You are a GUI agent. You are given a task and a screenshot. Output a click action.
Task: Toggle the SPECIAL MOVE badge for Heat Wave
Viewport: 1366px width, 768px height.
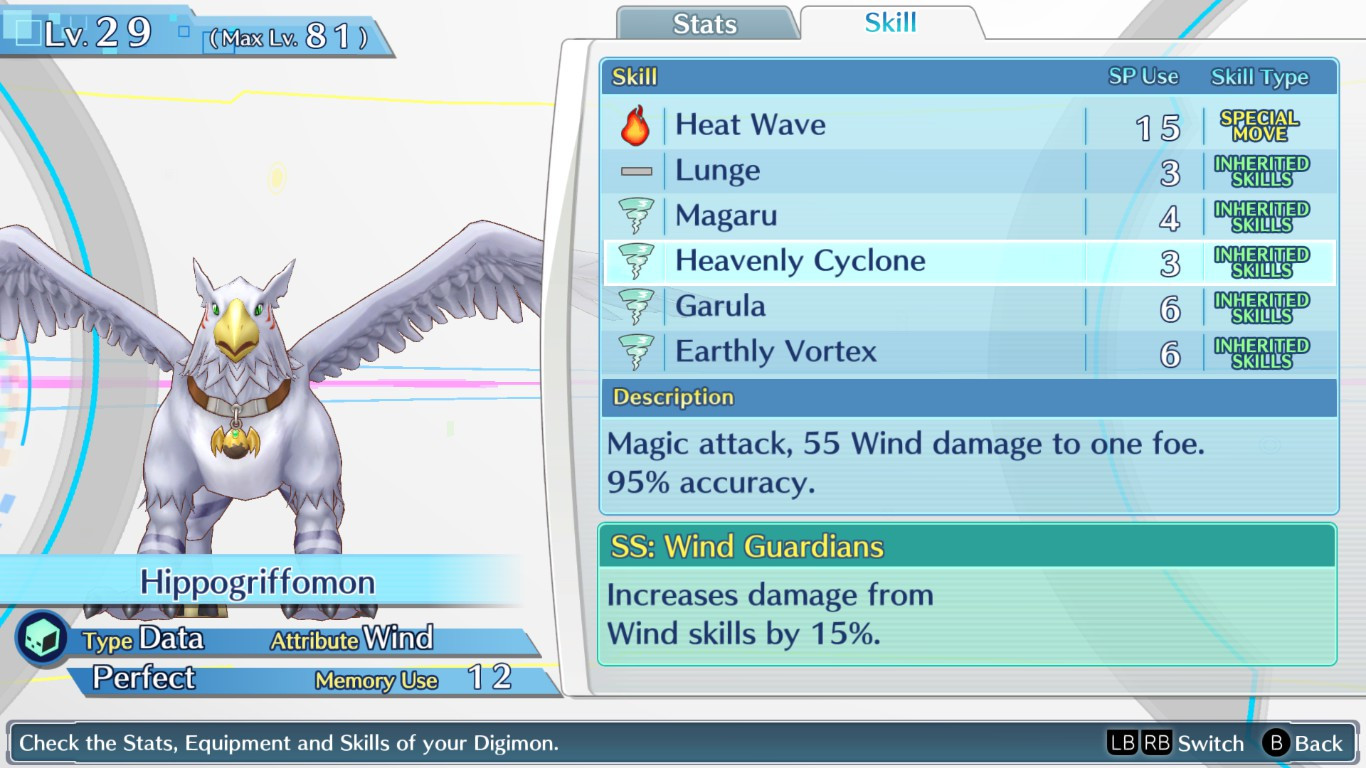(x=1264, y=124)
